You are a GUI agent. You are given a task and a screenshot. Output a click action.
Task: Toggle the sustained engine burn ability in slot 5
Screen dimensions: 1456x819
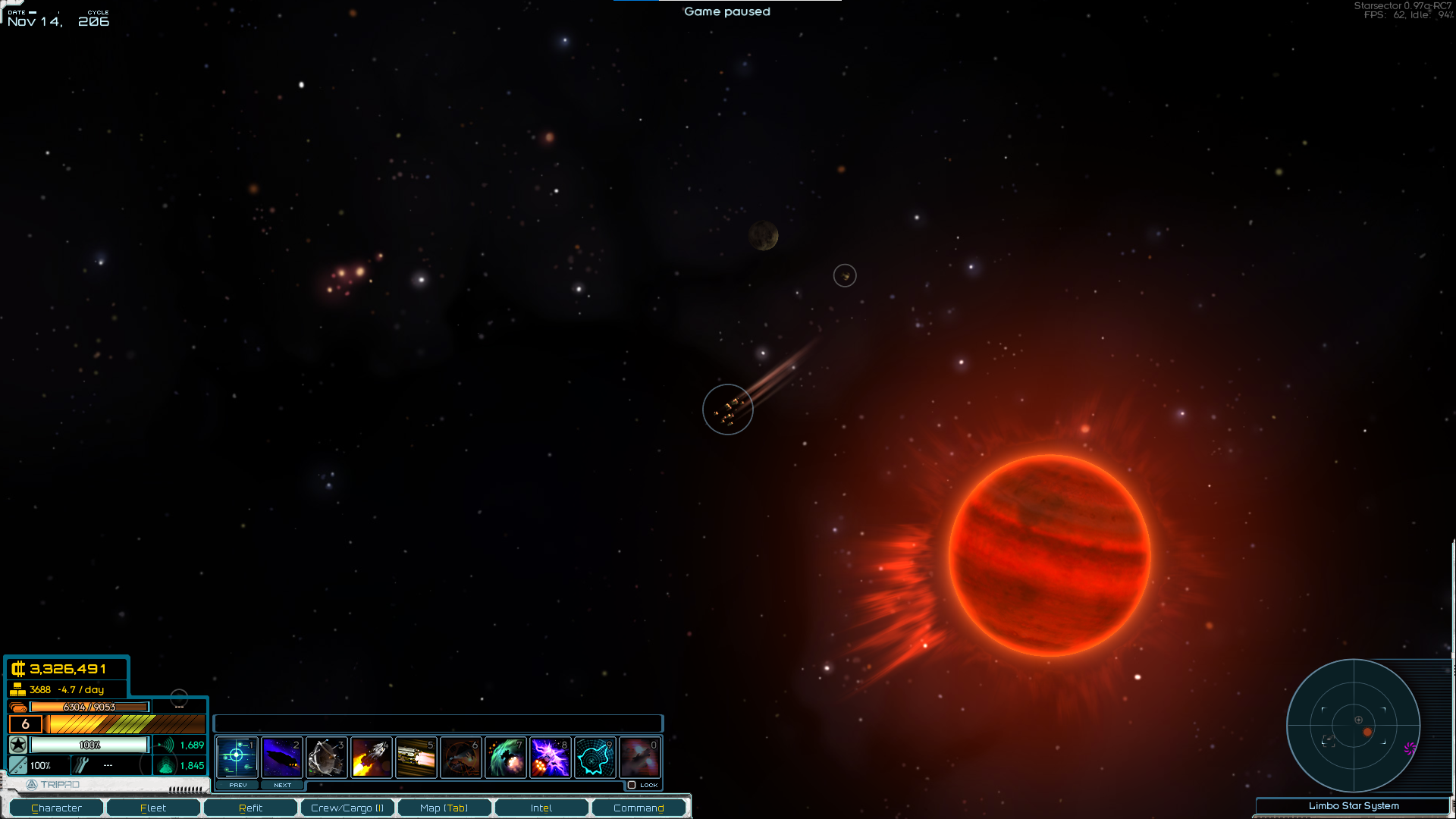tap(416, 757)
